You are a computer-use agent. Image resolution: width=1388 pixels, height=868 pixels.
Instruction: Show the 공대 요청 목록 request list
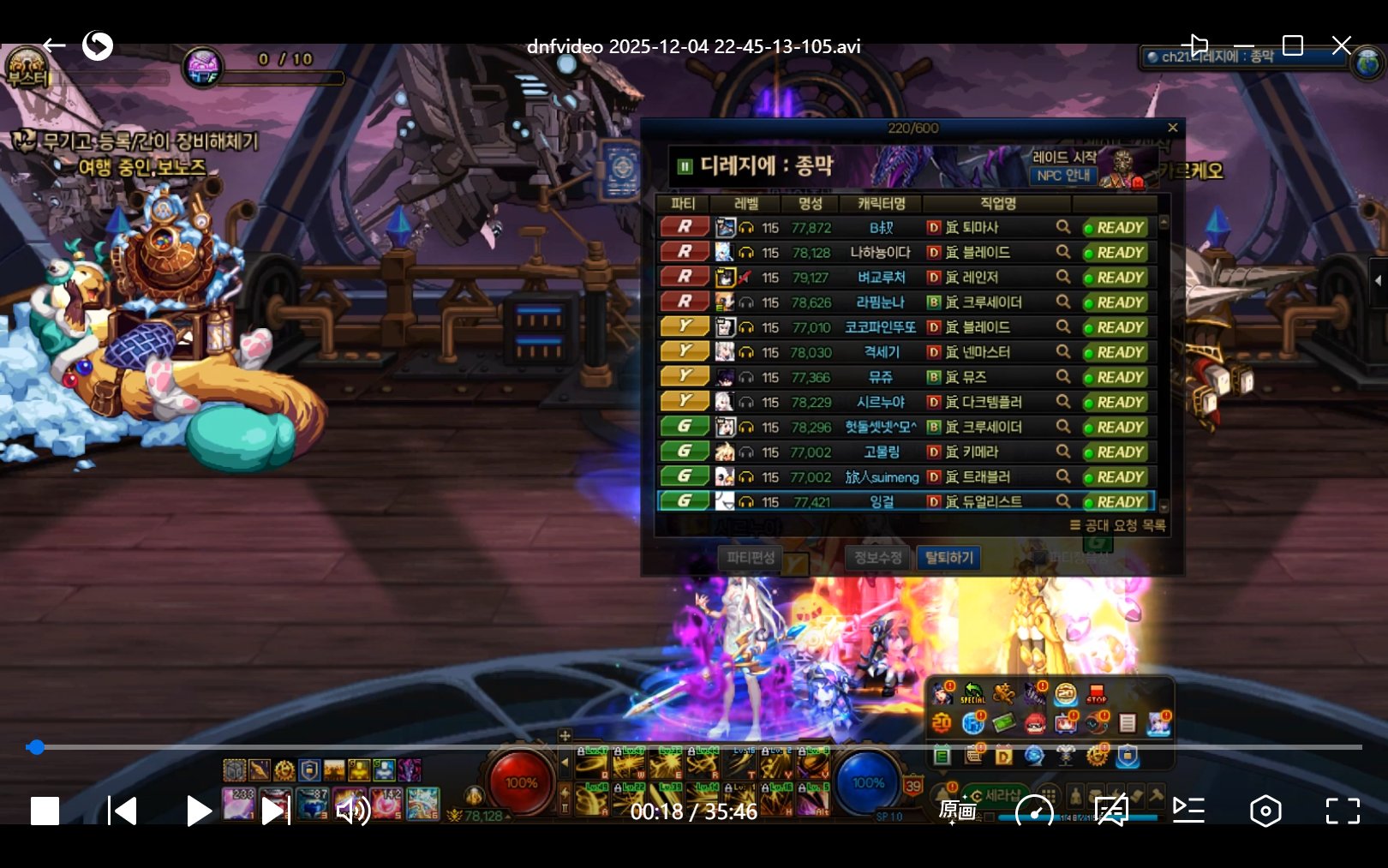[1118, 525]
